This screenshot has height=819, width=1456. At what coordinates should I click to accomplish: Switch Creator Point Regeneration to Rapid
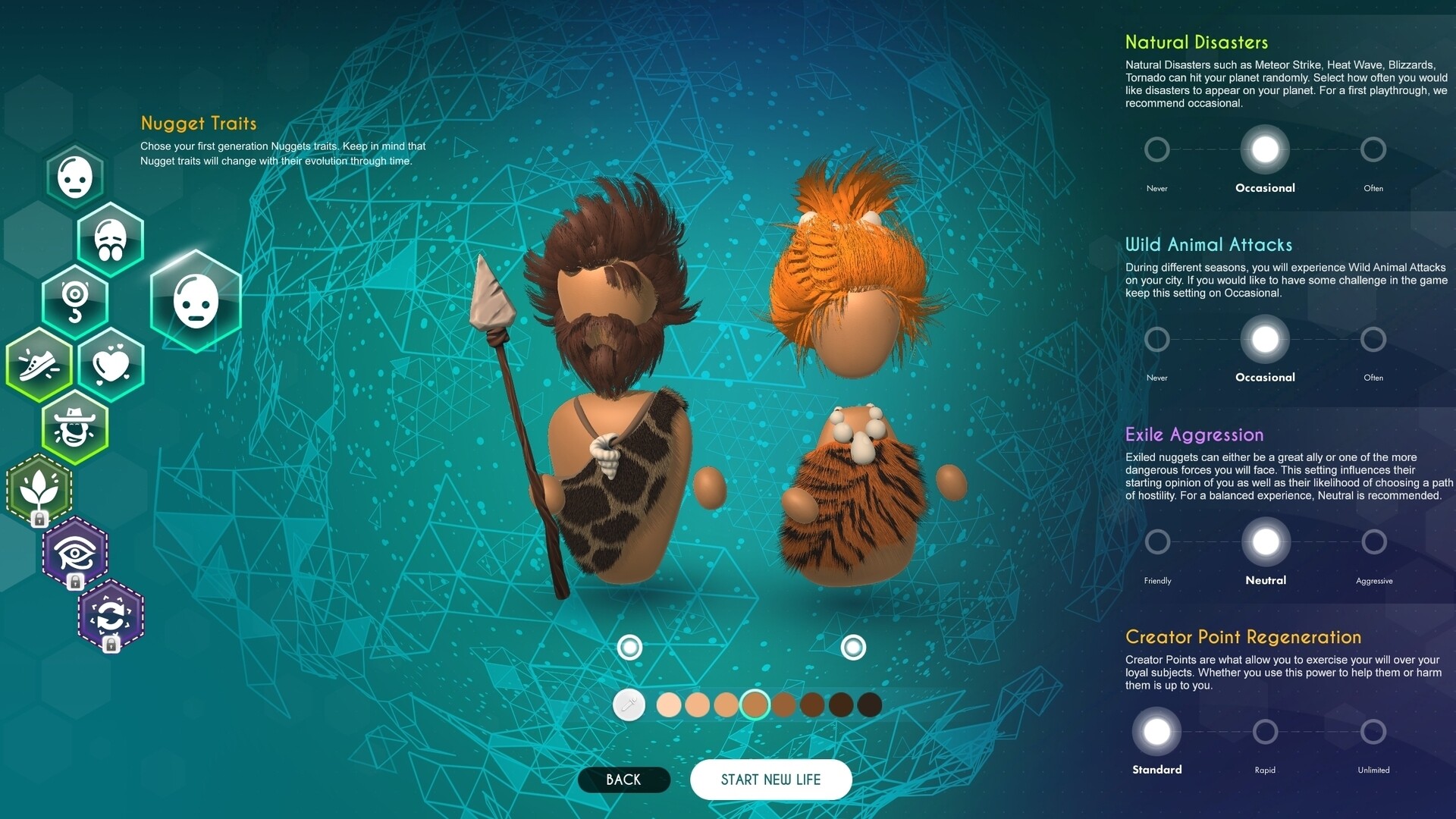(x=1265, y=732)
